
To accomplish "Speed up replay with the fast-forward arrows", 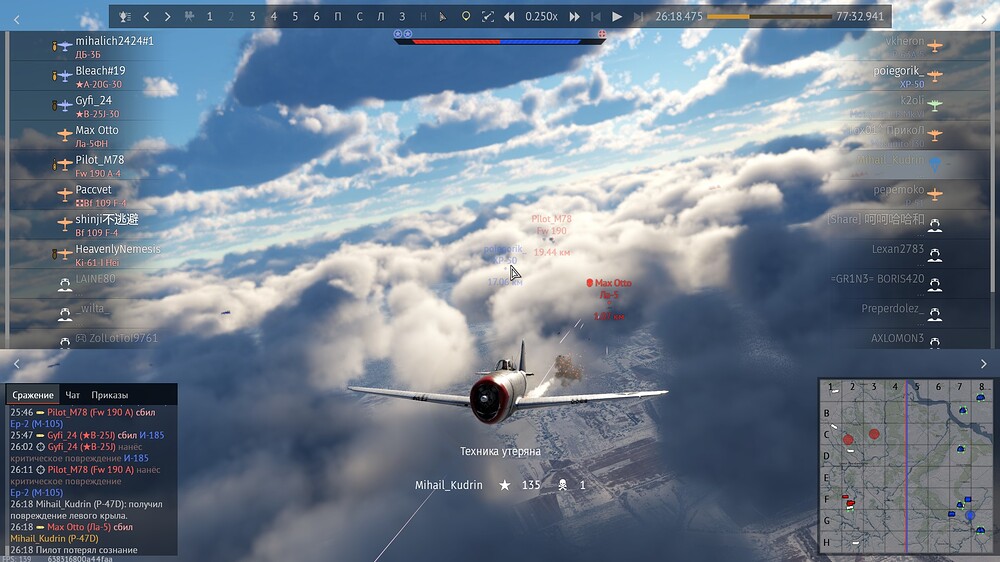I will (574, 17).
